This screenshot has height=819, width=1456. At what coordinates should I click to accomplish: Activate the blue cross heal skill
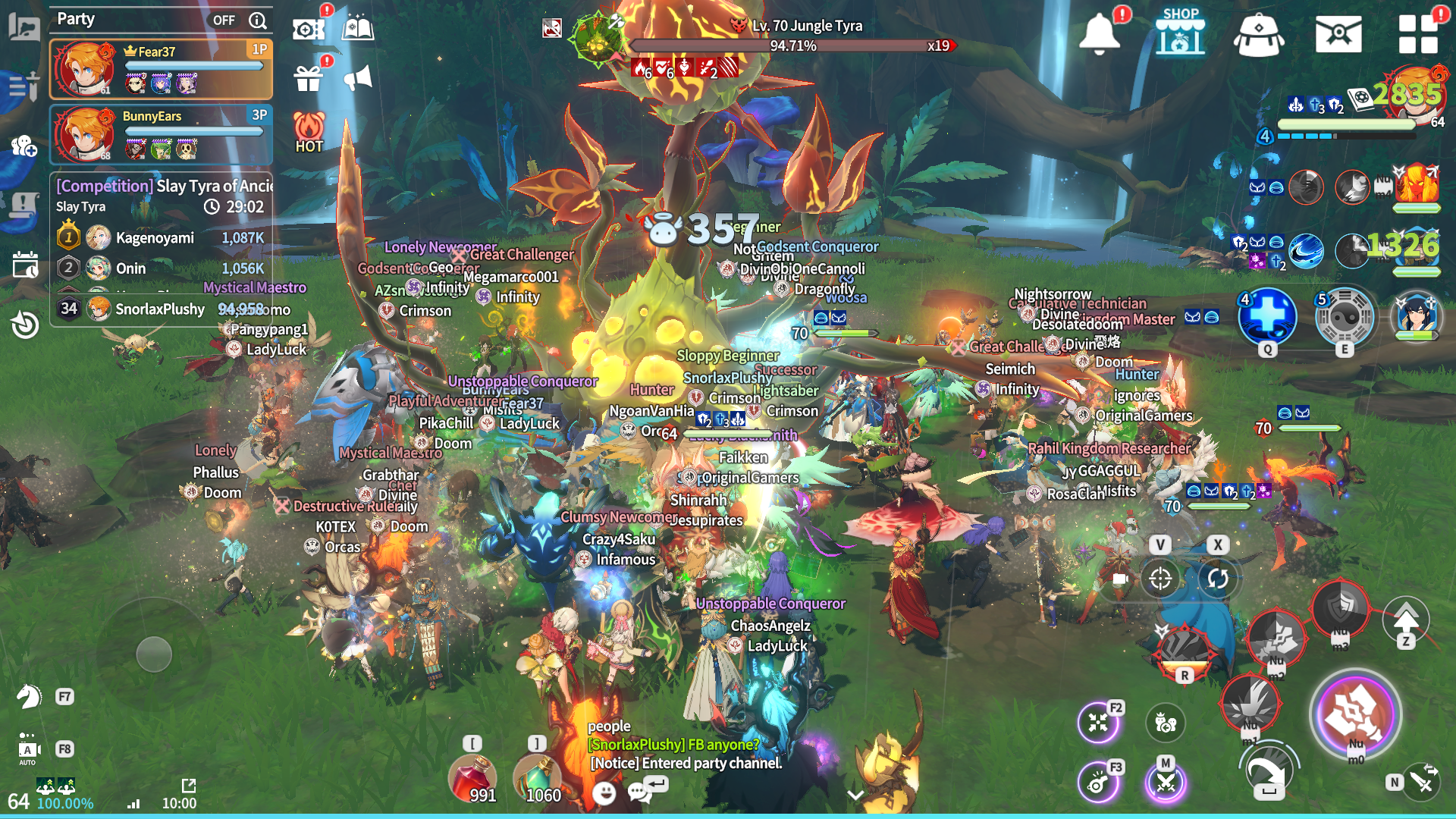coord(1267,315)
